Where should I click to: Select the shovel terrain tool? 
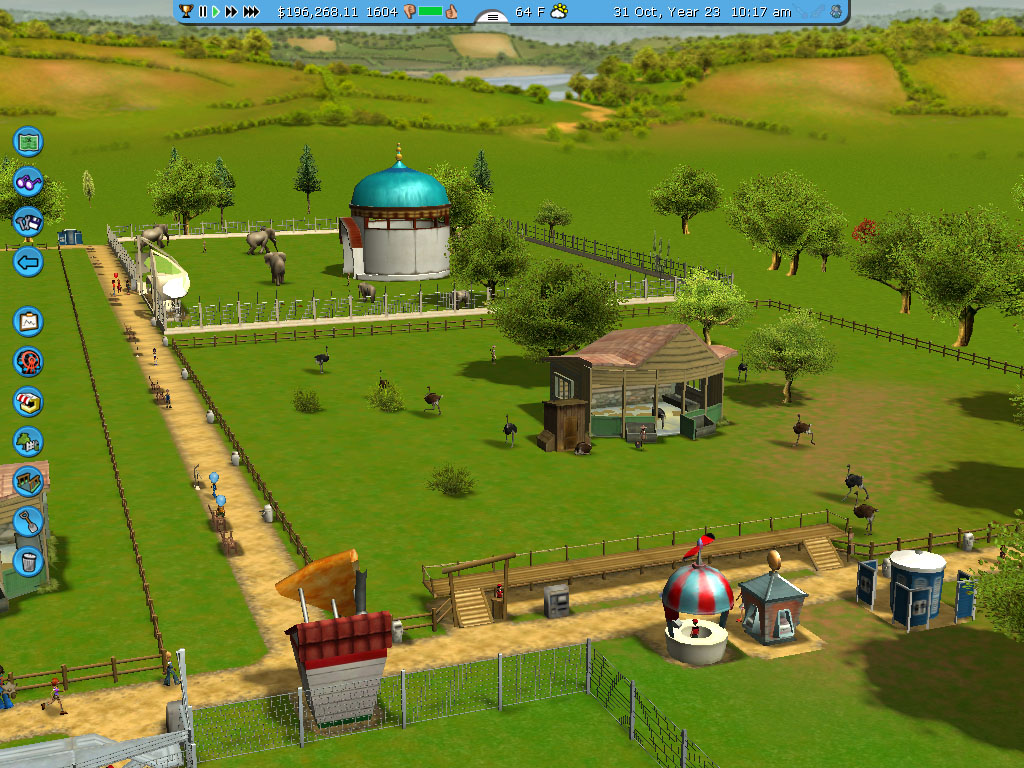pyautogui.click(x=28, y=521)
